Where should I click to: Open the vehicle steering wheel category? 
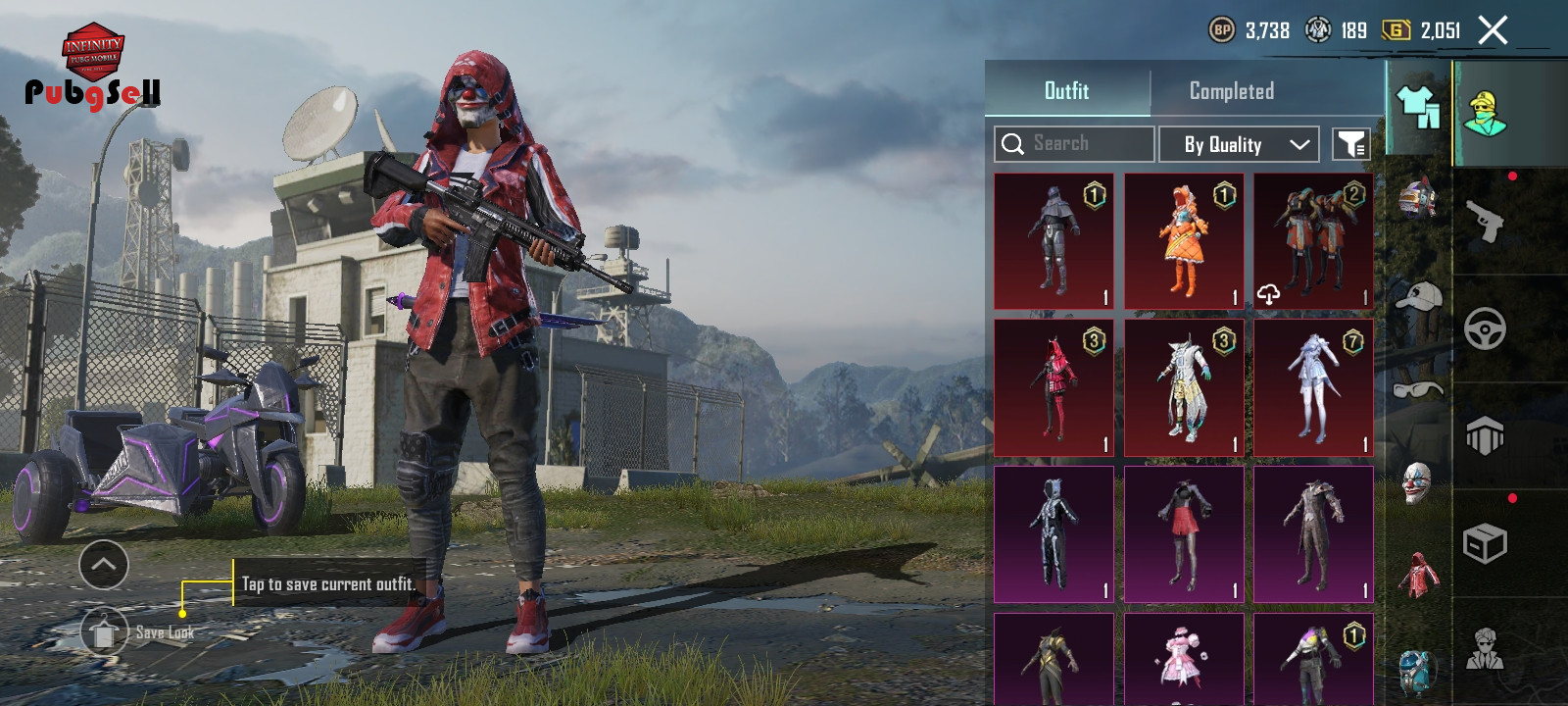1486,328
